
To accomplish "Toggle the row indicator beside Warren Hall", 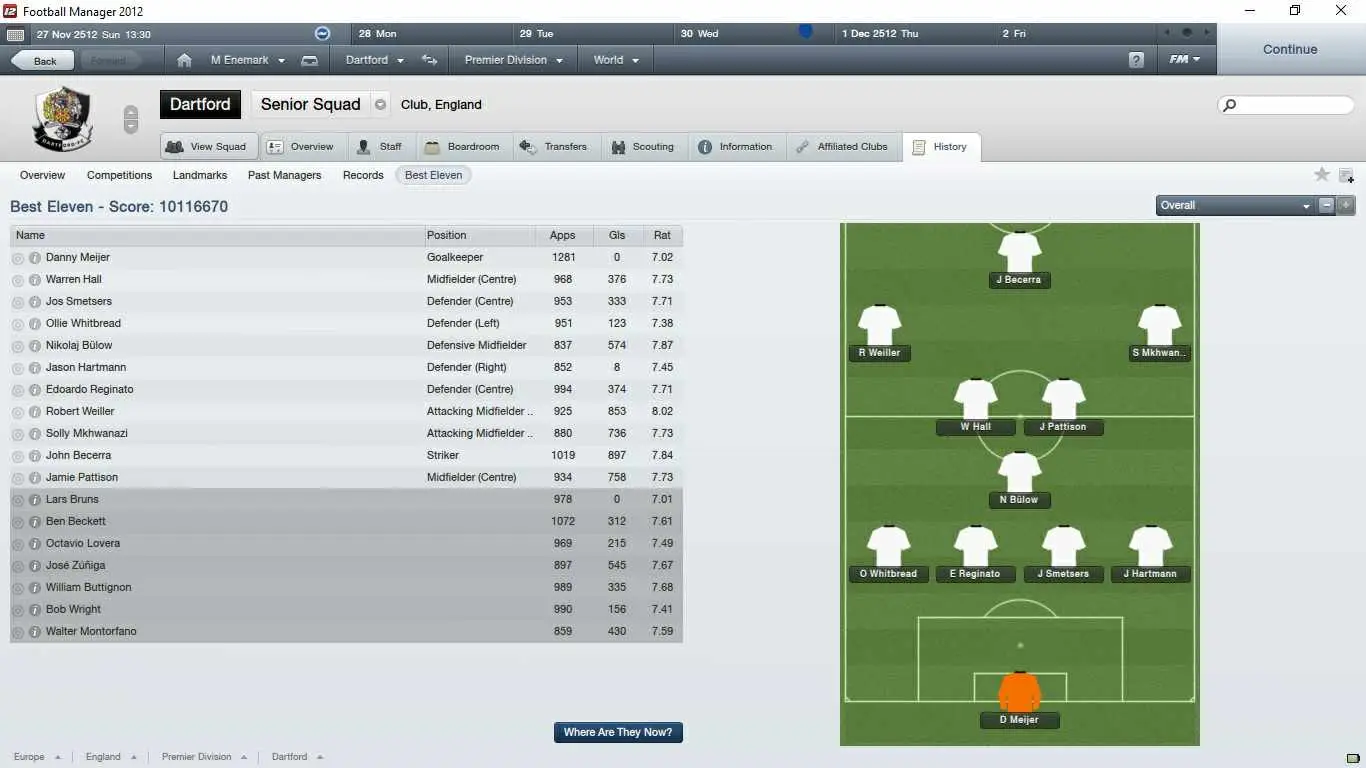I will point(17,279).
